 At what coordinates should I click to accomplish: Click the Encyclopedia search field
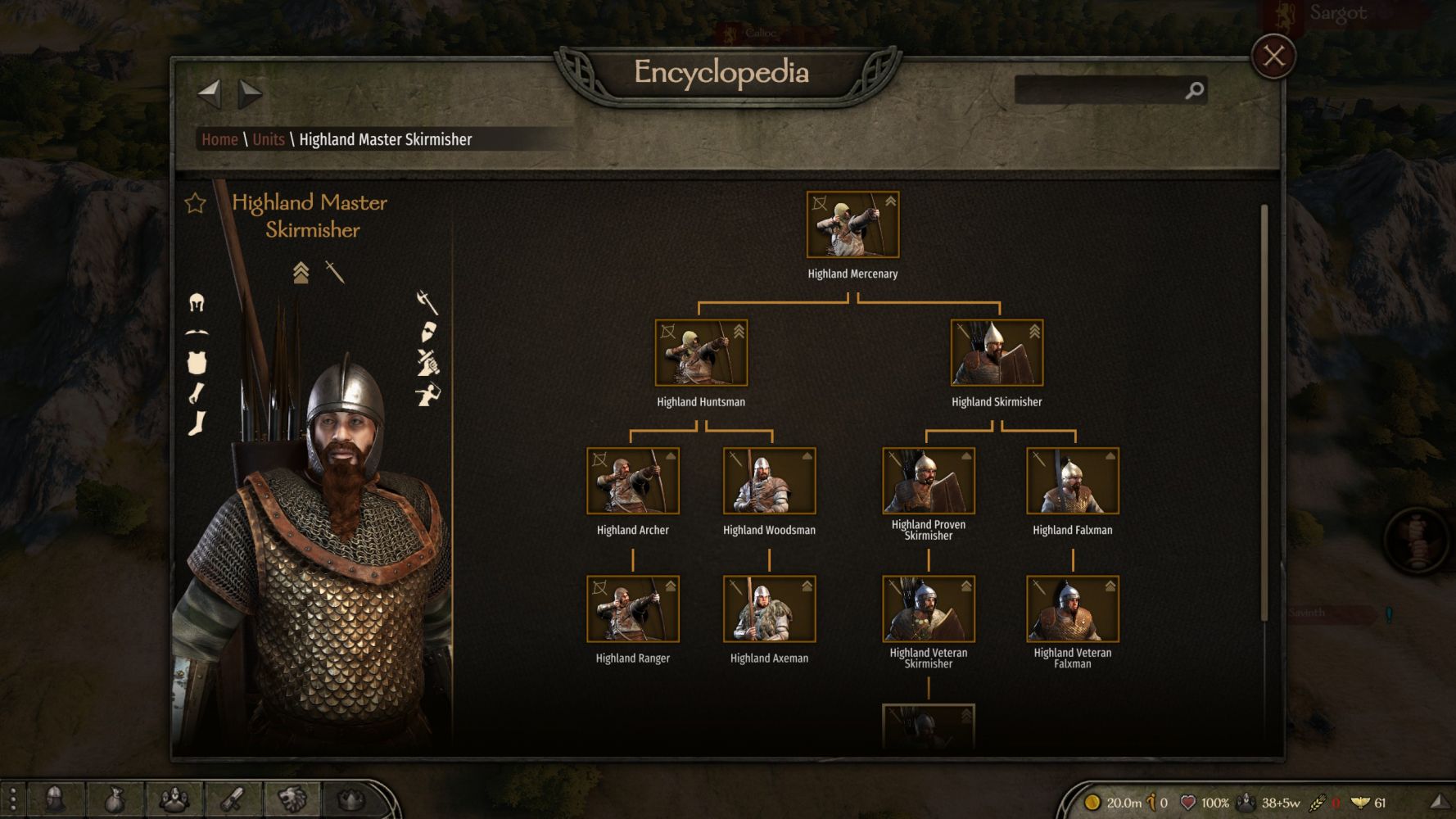click(1098, 90)
